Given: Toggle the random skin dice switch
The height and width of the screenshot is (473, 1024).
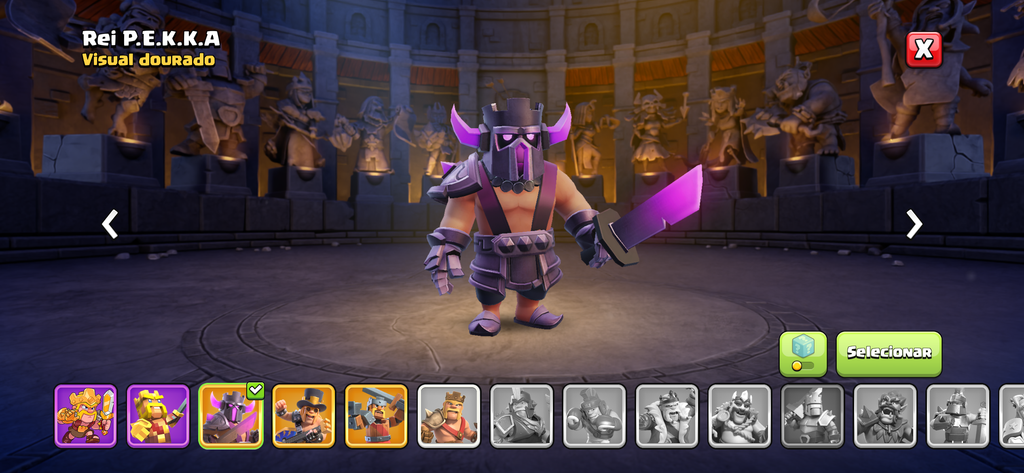Looking at the screenshot, I should point(803,354).
